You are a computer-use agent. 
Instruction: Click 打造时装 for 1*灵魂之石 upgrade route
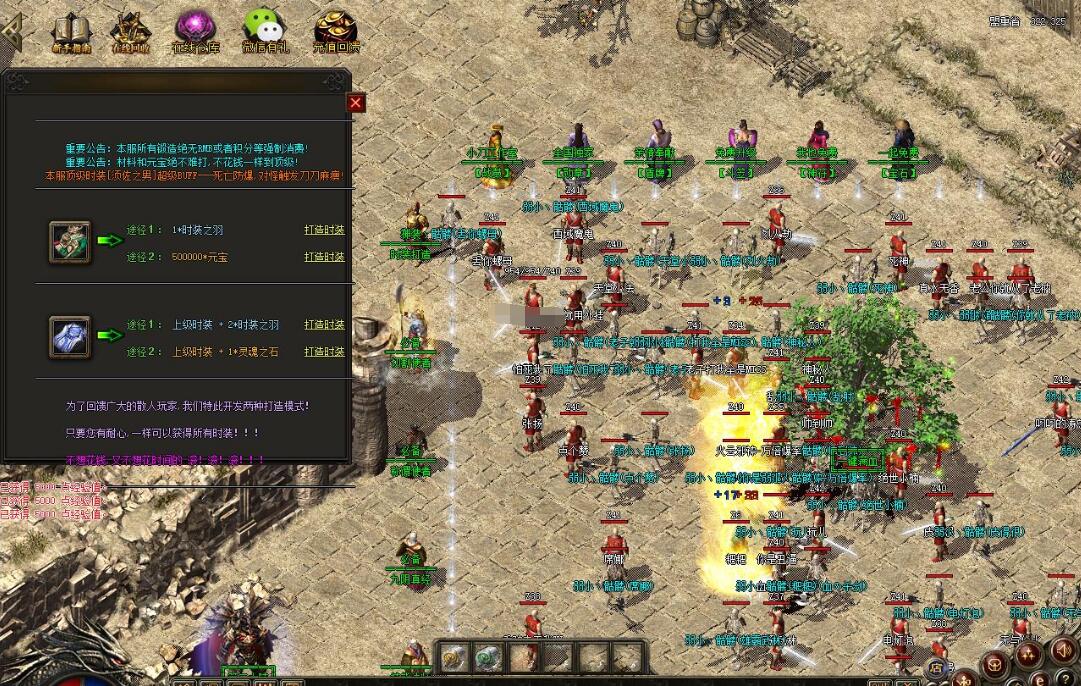(x=324, y=352)
